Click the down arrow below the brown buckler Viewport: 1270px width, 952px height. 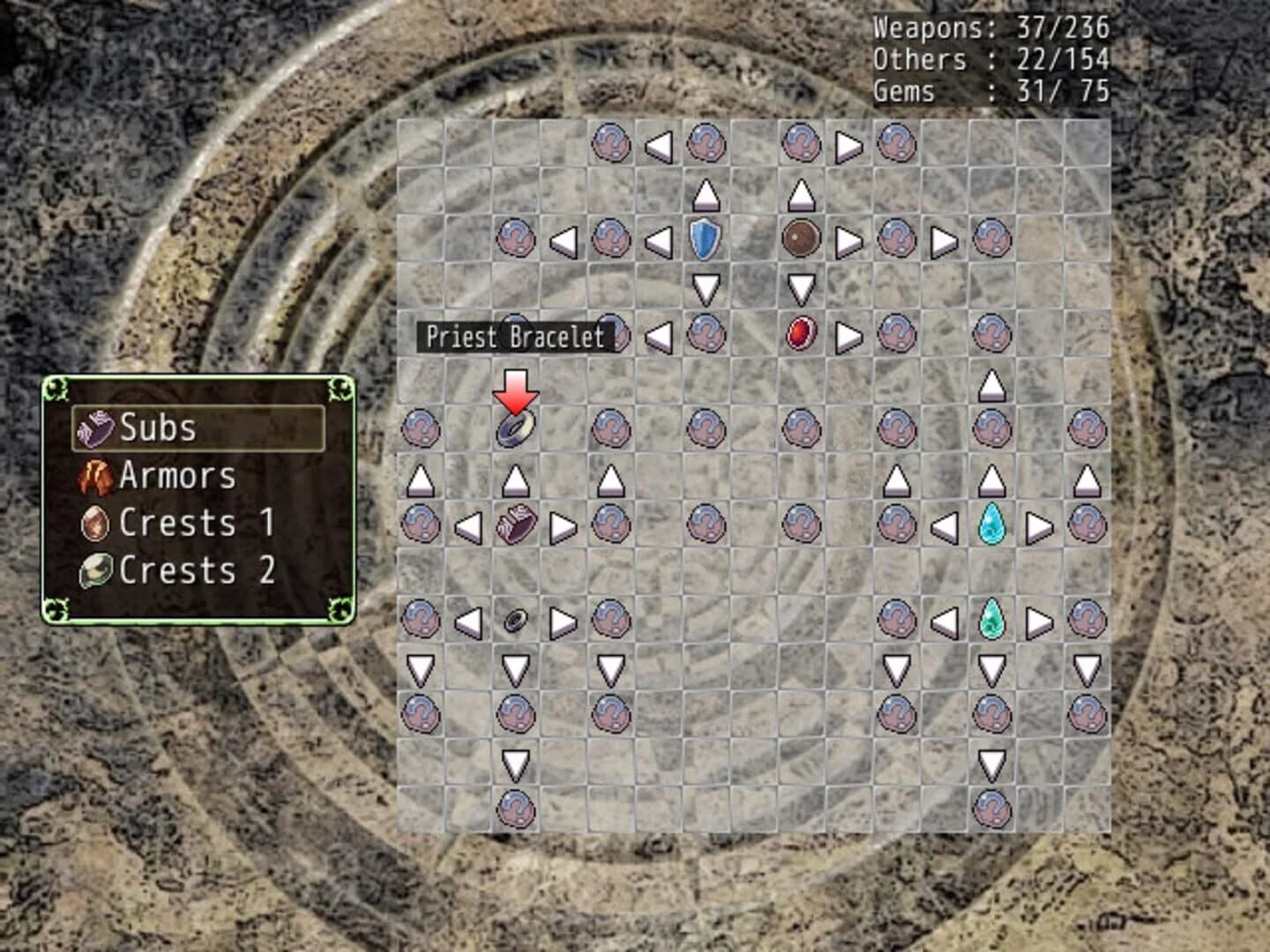click(800, 286)
